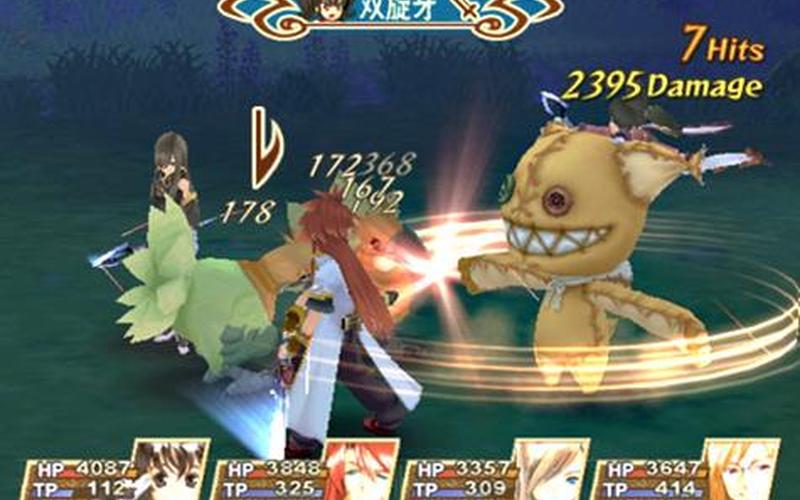
Task: Click the sword icon in the top banner
Action: pos(466,13)
